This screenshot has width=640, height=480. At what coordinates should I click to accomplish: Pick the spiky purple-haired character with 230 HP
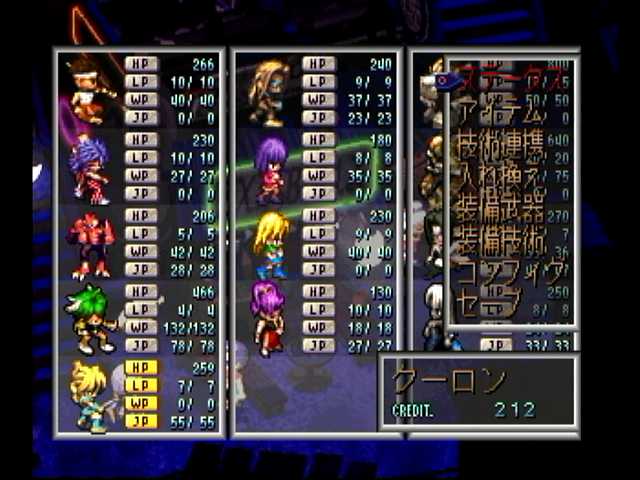[x=90, y=168]
